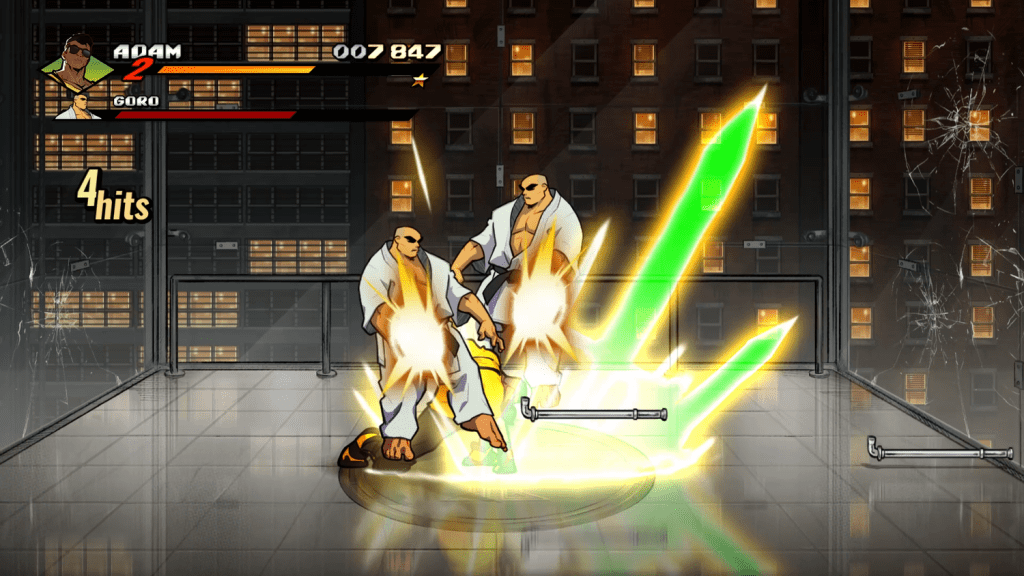Click Adam's character portrait
The width and height of the screenshot is (1024, 576).
[77, 63]
